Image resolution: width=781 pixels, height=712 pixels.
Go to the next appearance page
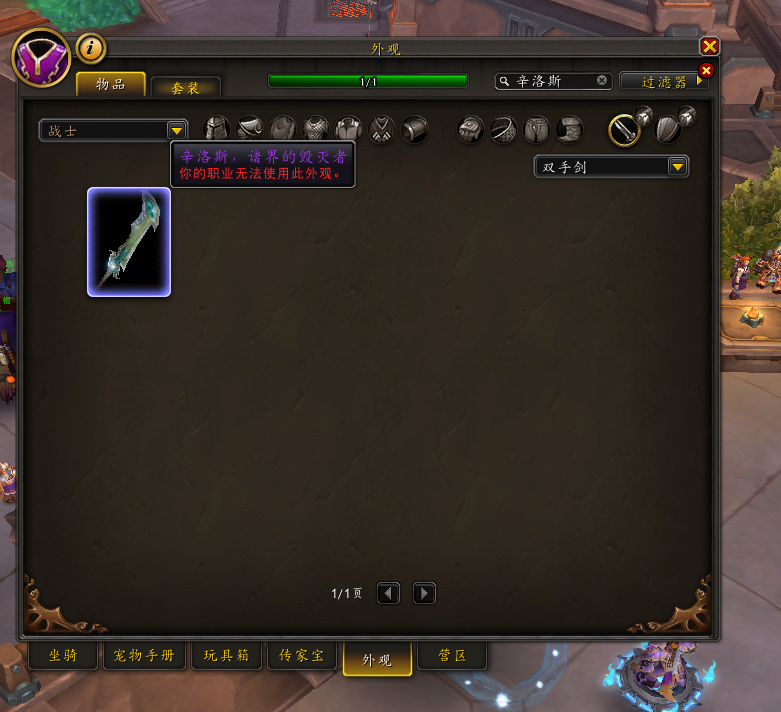pyautogui.click(x=424, y=593)
